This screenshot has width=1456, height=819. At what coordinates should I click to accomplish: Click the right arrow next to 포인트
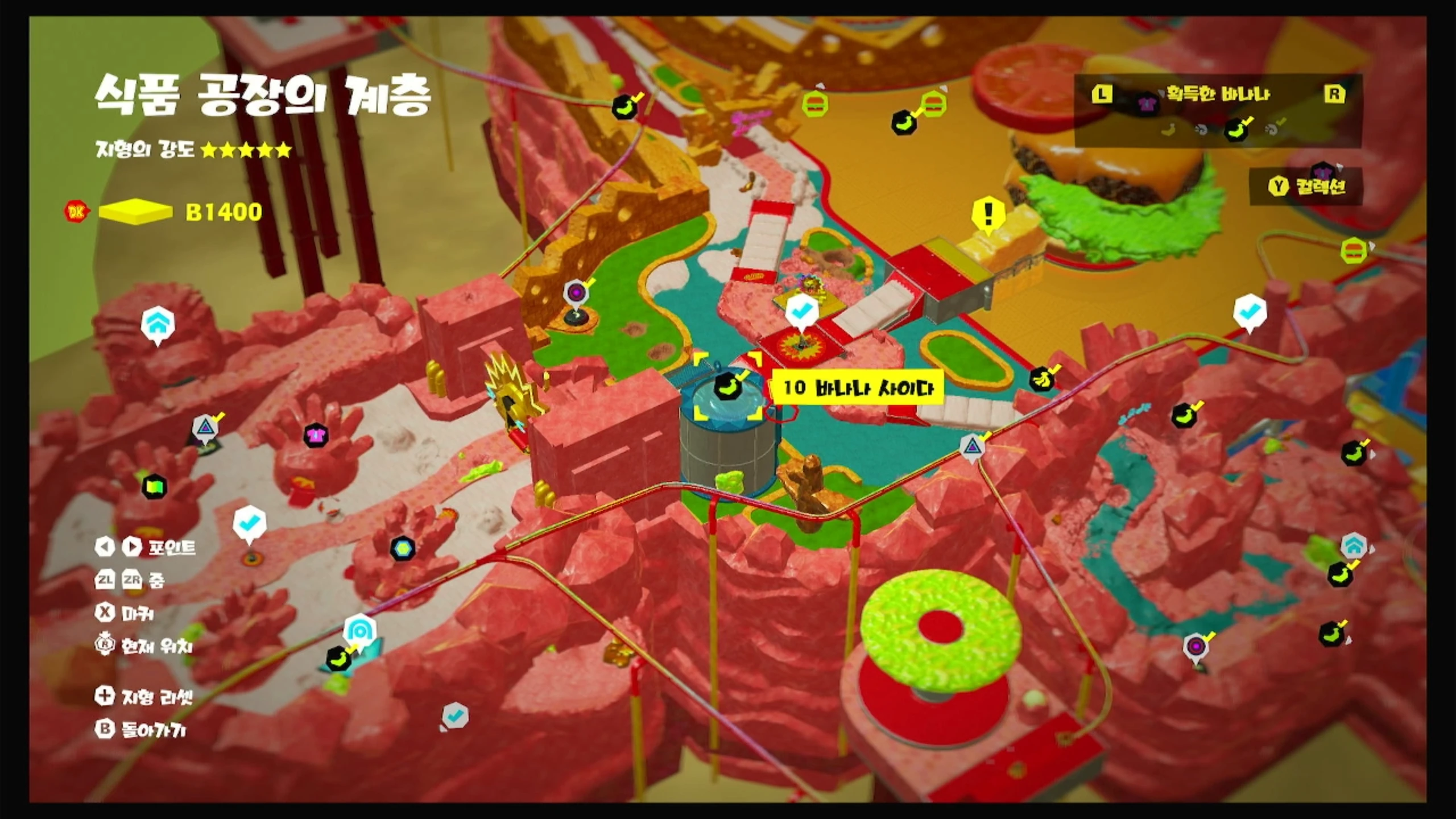(131, 547)
